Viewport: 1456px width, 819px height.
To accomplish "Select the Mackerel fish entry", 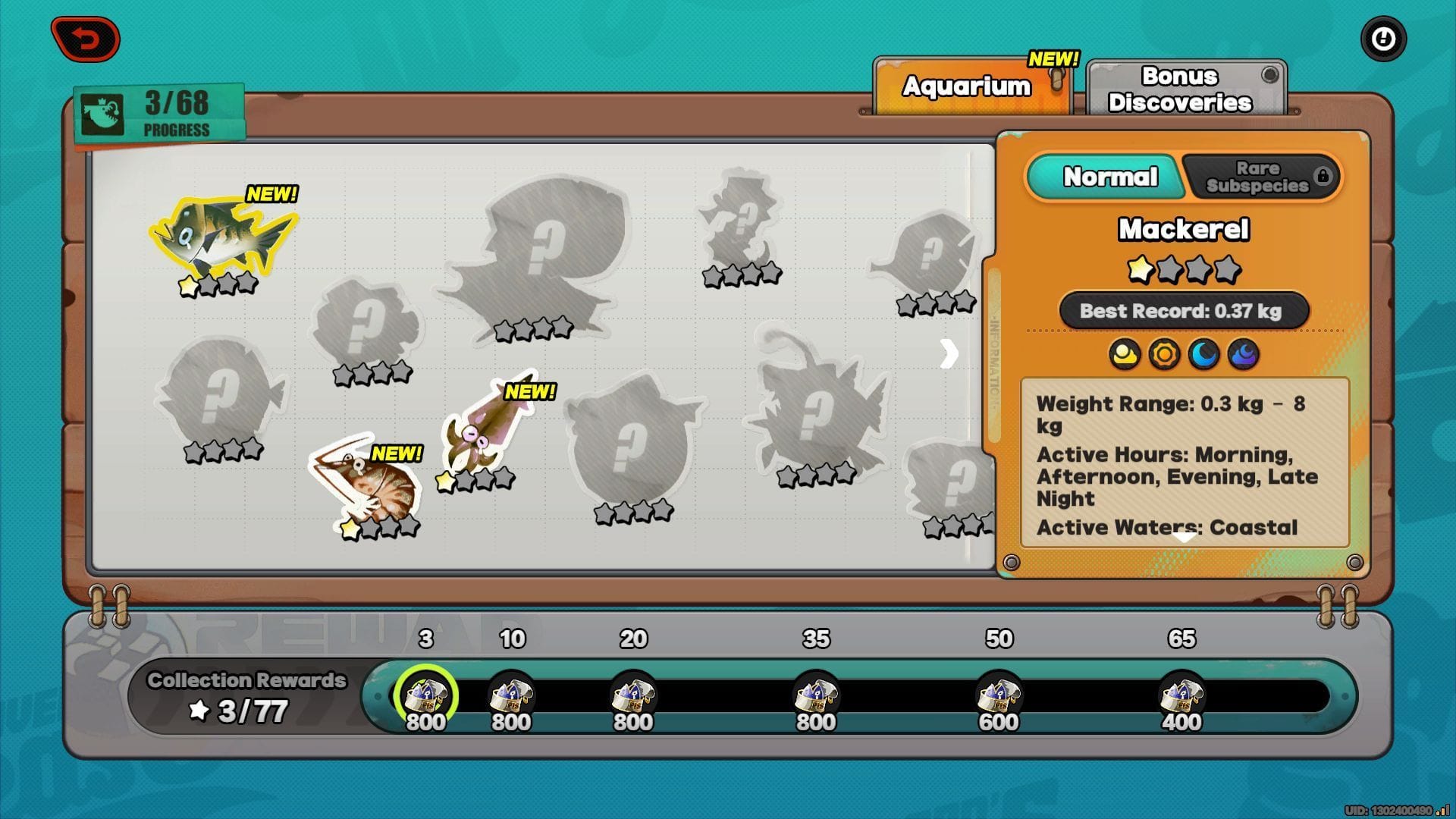I will point(222,235).
